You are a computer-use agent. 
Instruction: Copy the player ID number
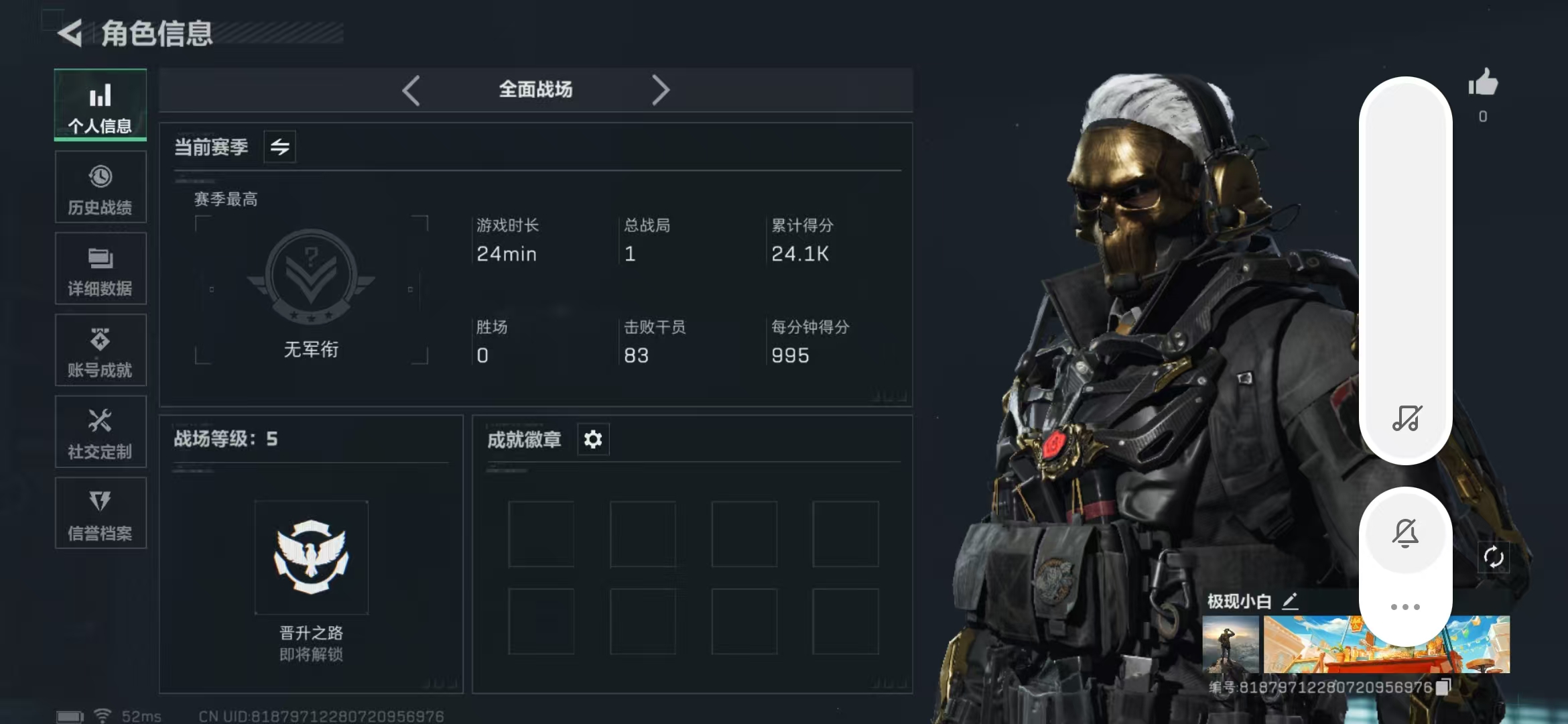[1443, 686]
